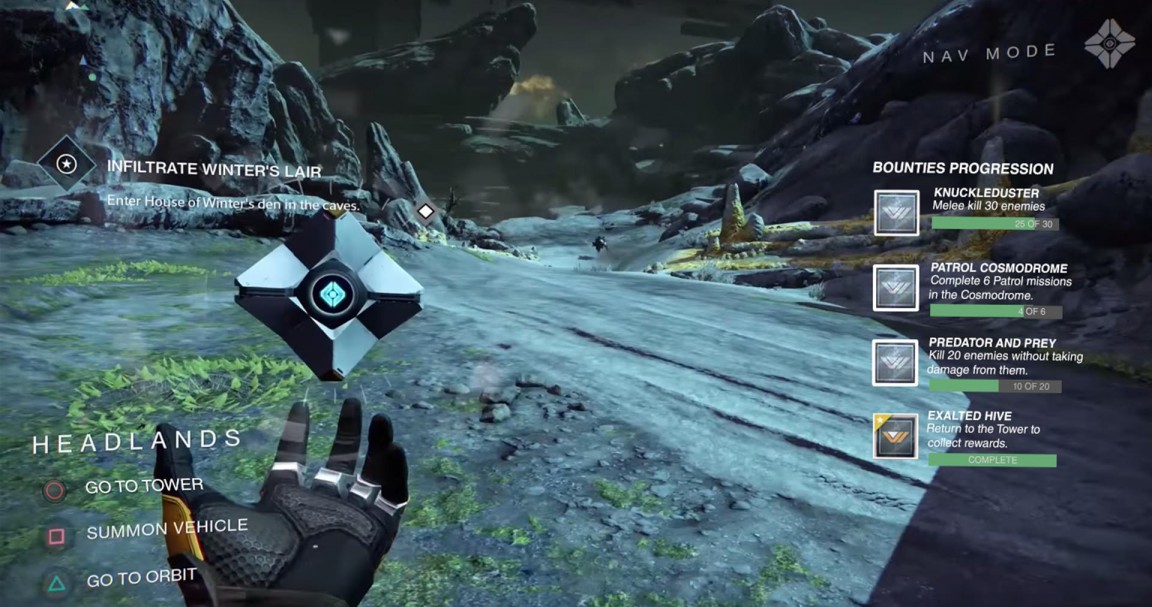View the Predator and Prey bounty
This screenshot has width=1152, height=607.
(x=896, y=362)
